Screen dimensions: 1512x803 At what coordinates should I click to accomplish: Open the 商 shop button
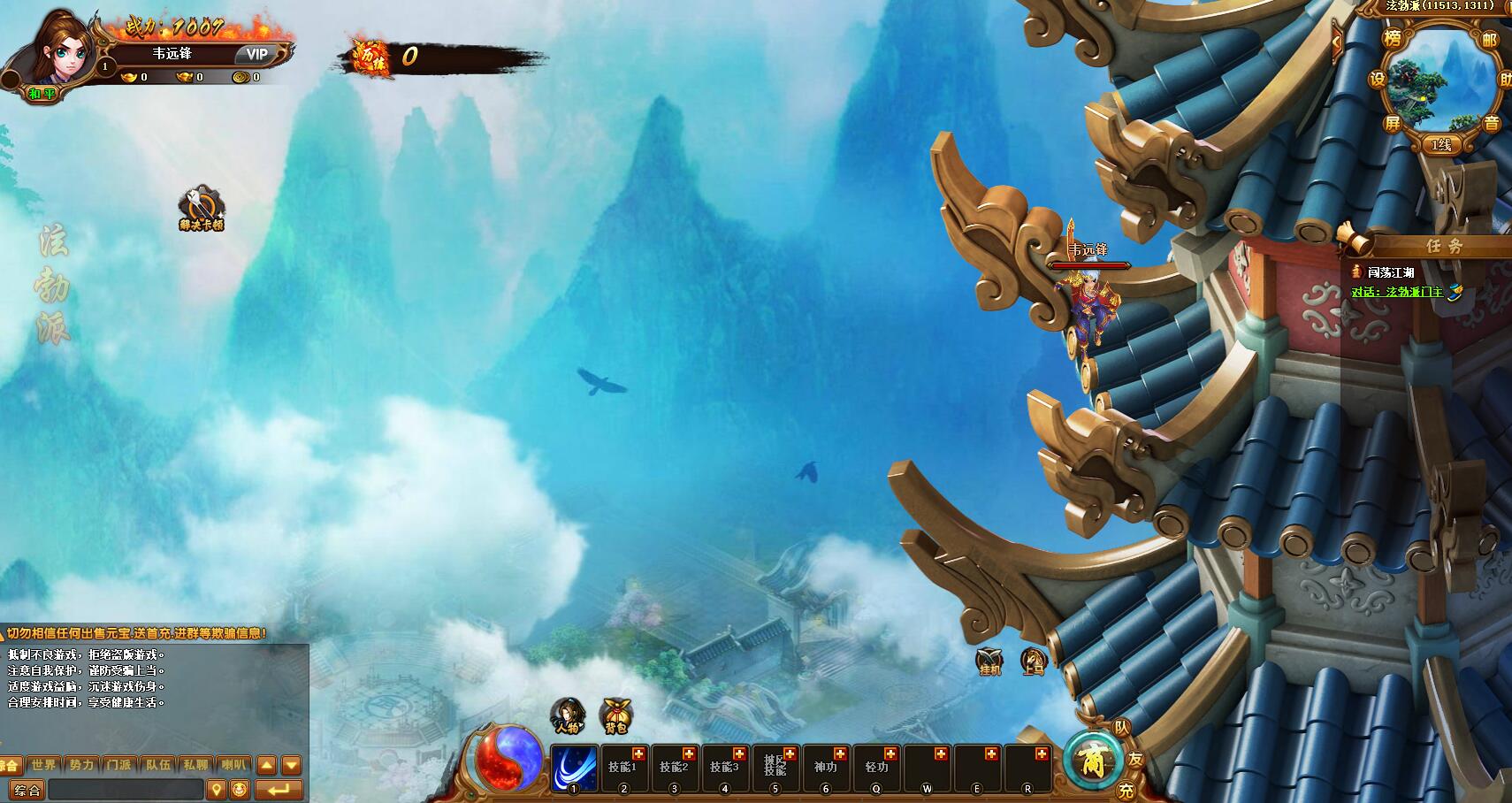(x=1093, y=760)
